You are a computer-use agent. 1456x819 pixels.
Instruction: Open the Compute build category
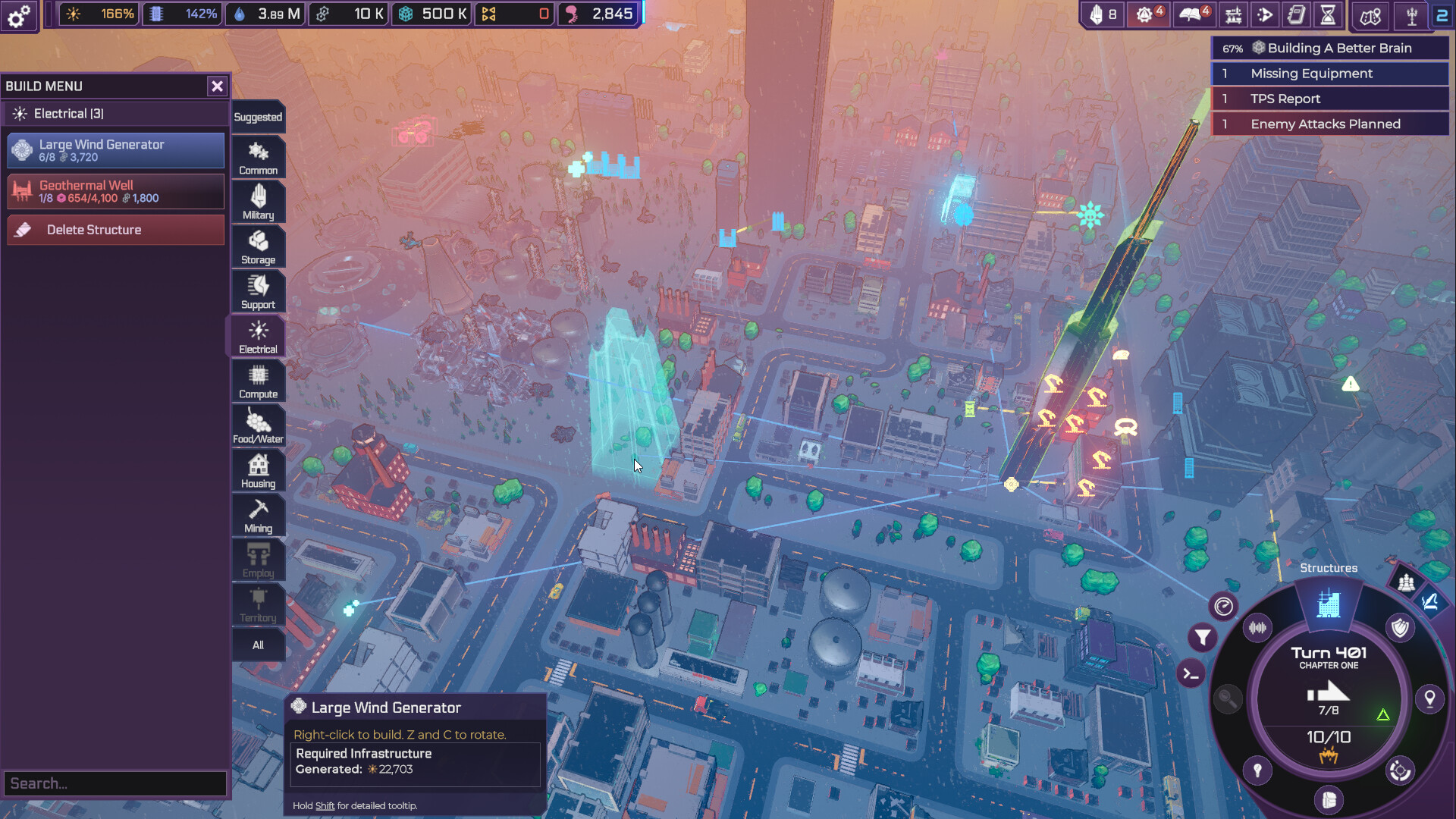click(x=258, y=381)
